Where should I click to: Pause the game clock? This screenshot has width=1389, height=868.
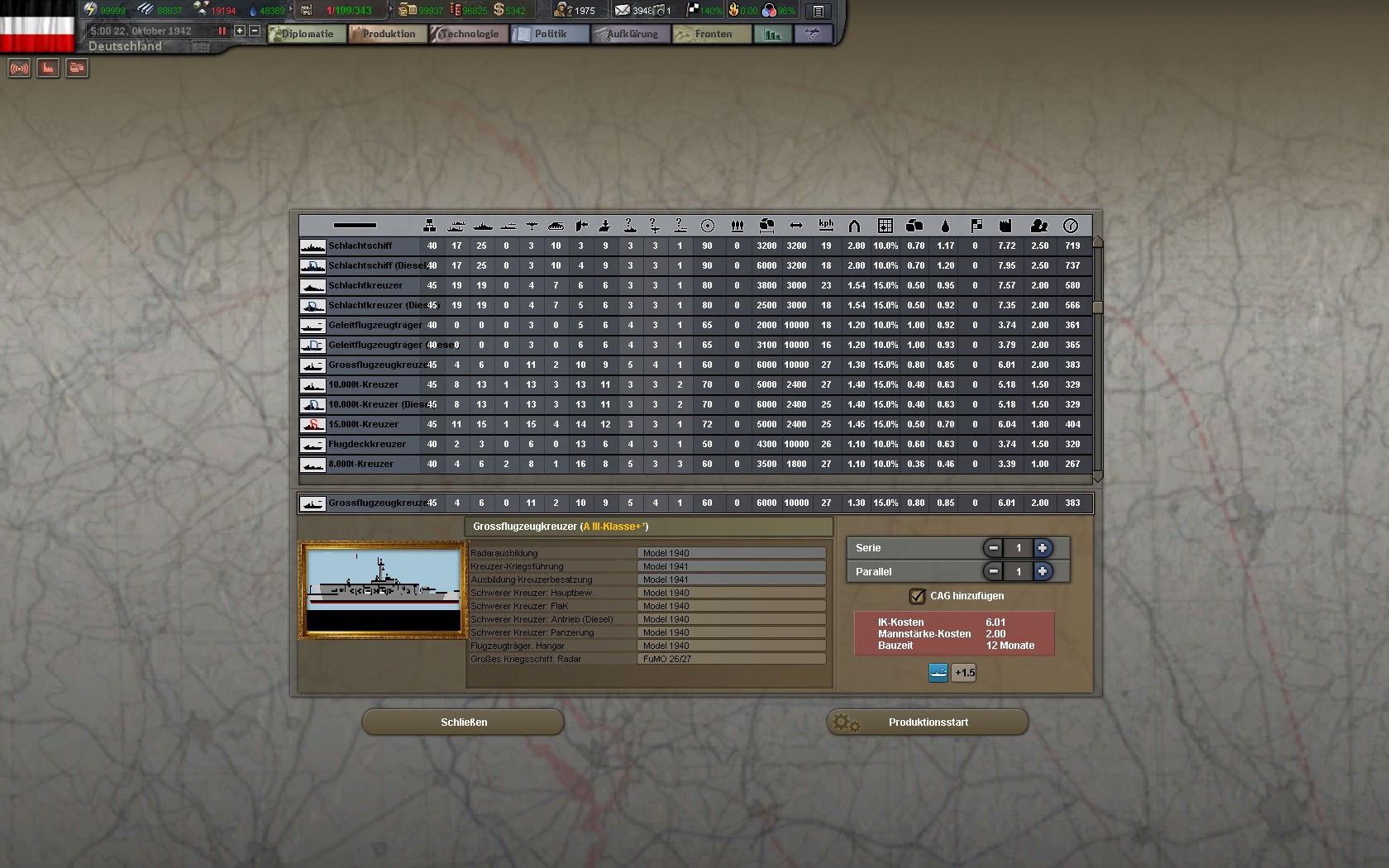click(222, 31)
